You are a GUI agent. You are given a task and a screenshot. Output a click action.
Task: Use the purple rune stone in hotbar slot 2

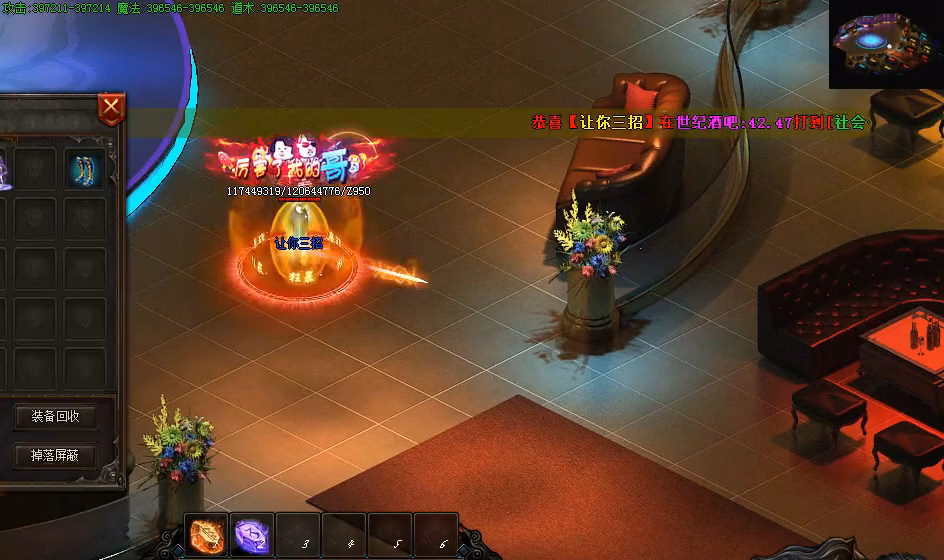coord(252,536)
